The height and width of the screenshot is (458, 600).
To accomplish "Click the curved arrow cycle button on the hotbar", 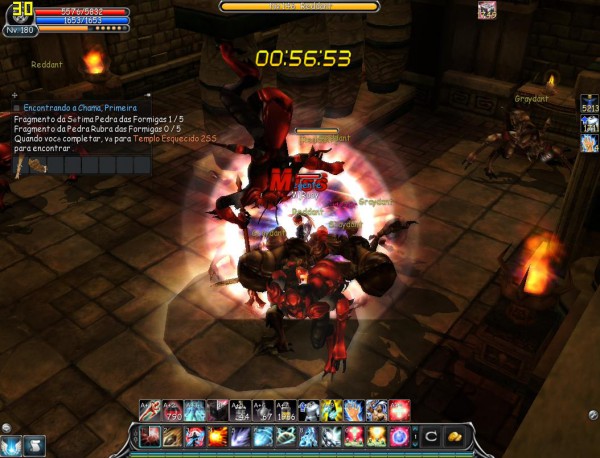I will pos(431,436).
